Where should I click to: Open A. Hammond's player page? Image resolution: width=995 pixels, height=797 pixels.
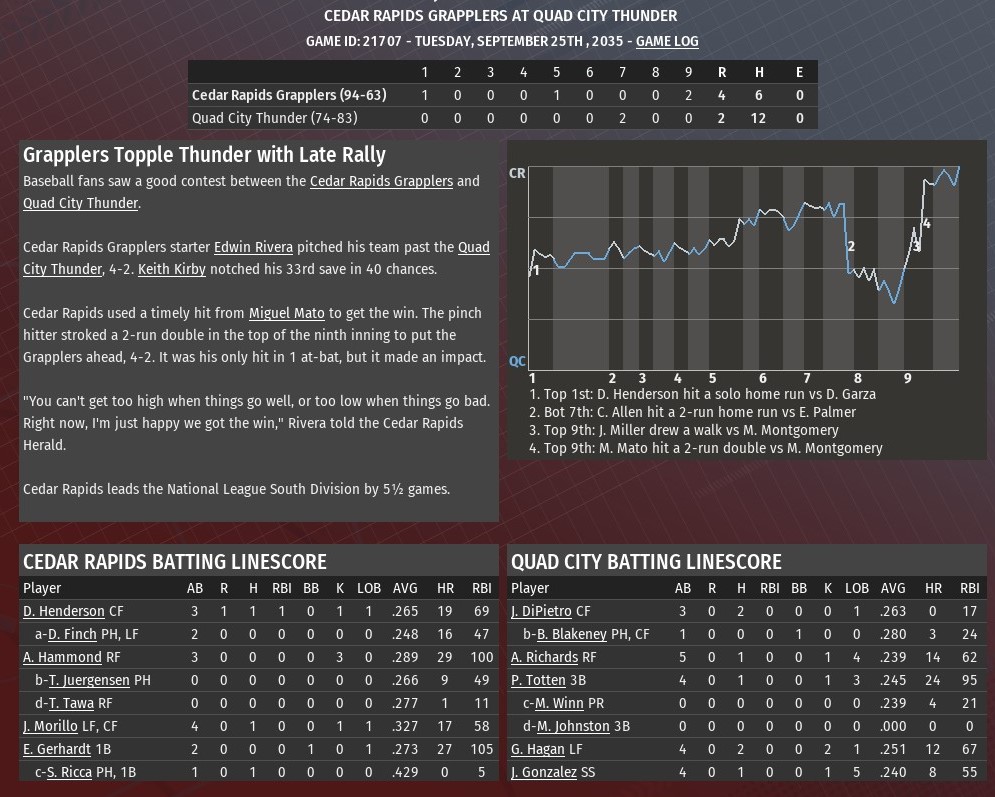click(x=62, y=657)
